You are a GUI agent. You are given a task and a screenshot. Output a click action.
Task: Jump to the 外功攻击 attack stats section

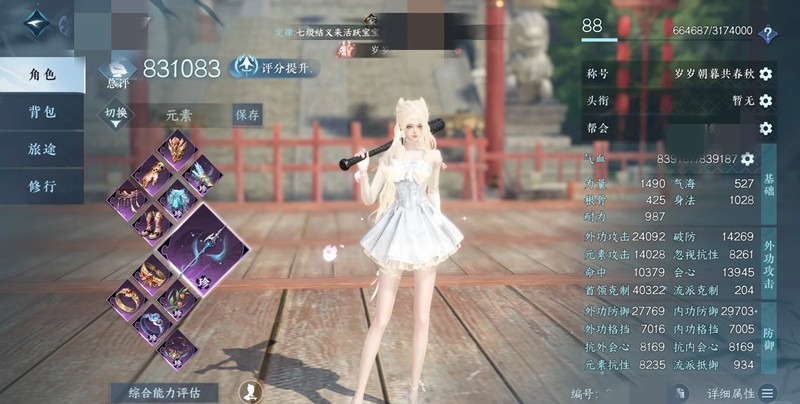coord(769,264)
